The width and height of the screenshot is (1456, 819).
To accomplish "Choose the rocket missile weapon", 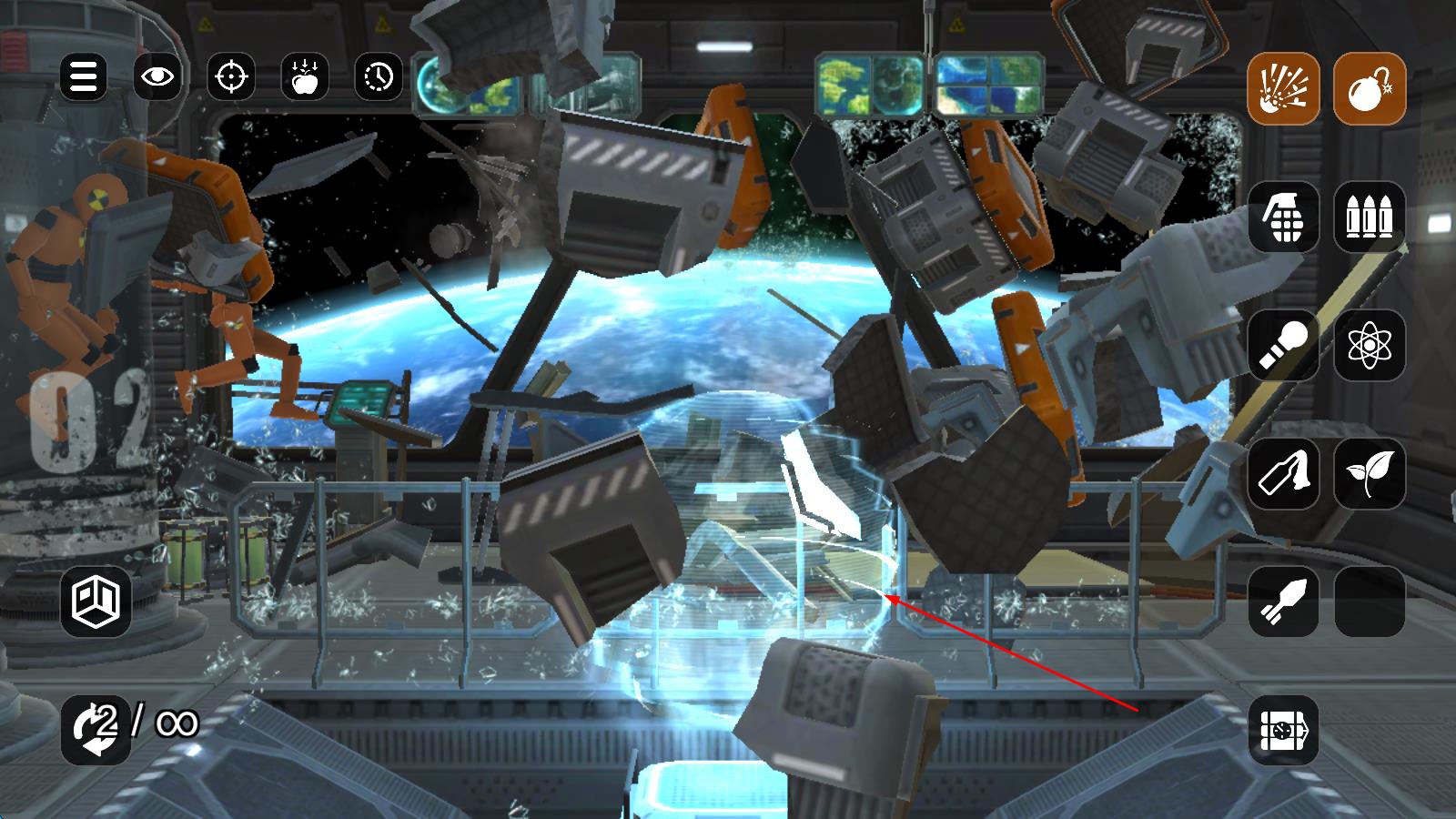I will coord(1283,601).
